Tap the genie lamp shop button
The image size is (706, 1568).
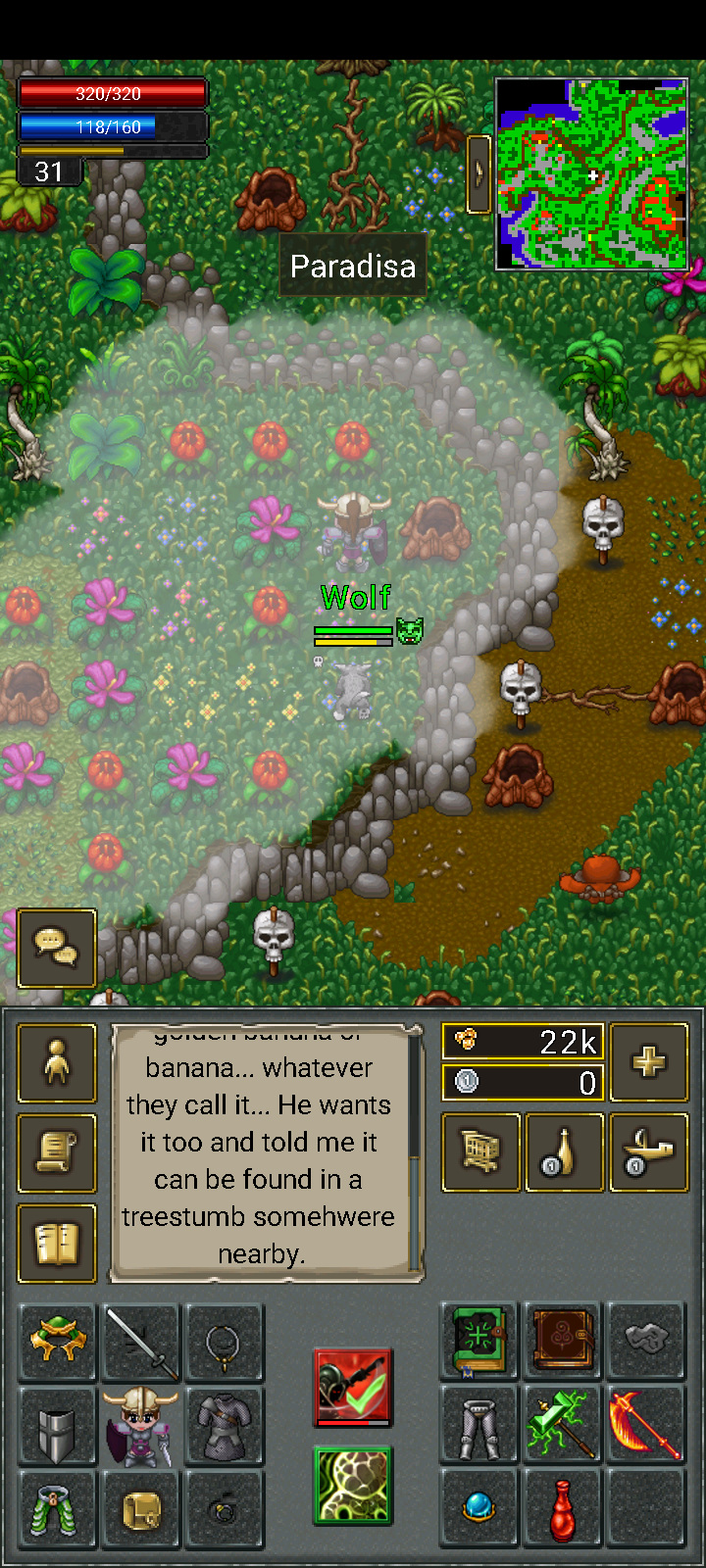648,1152
